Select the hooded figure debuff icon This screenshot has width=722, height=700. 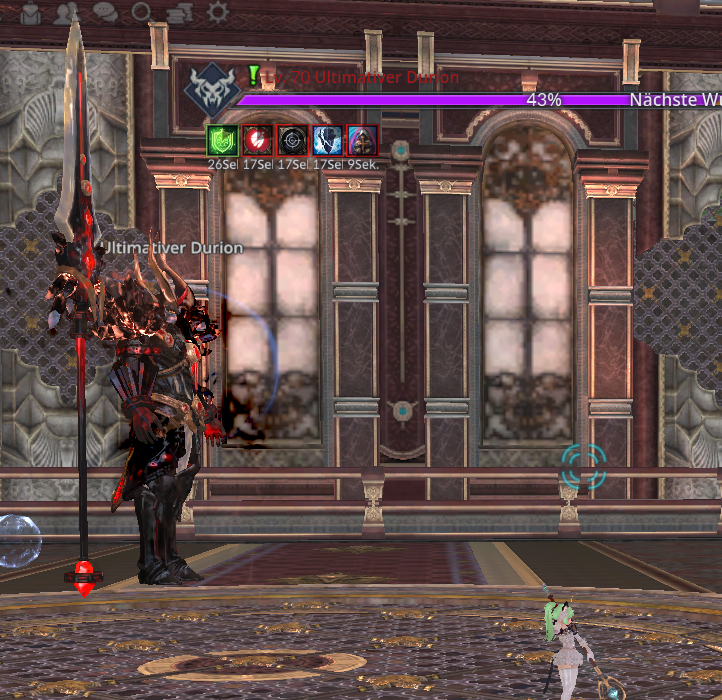point(361,140)
